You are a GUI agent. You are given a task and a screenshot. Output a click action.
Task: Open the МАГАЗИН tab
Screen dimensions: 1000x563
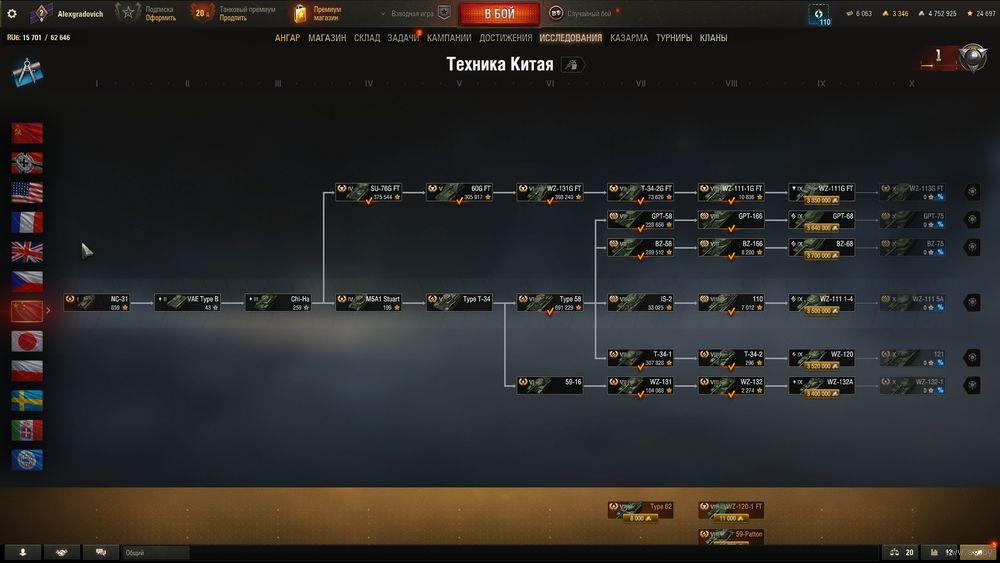(x=327, y=38)
